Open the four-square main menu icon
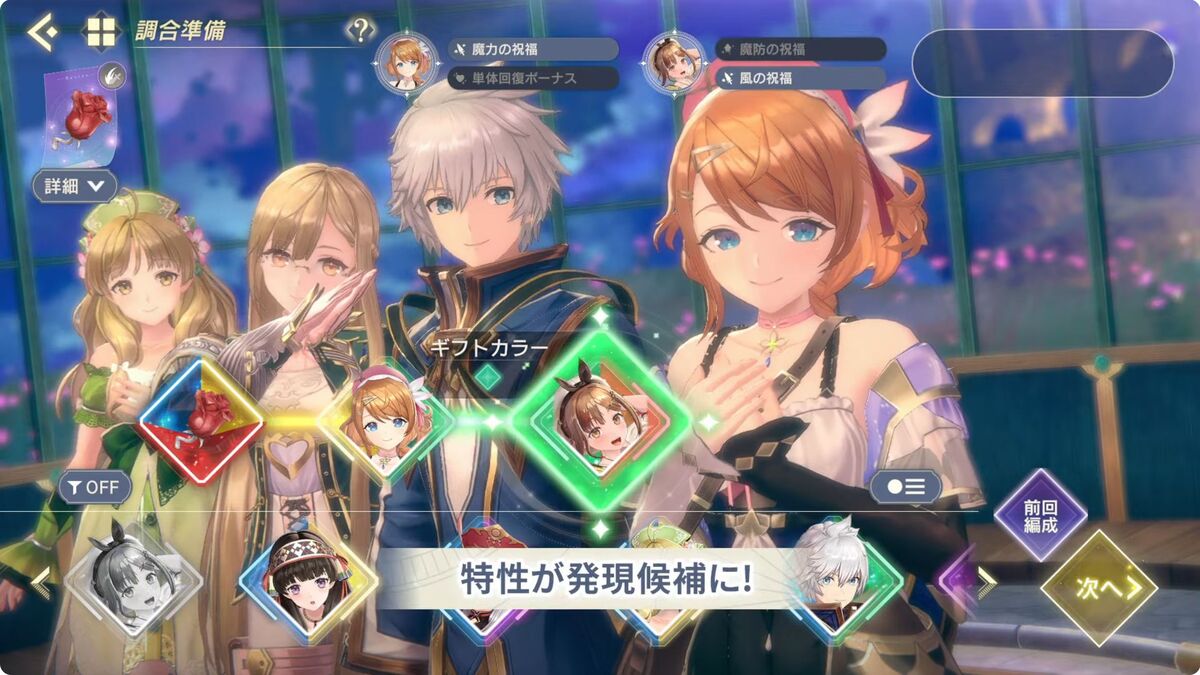 click(x=101, y=31)
